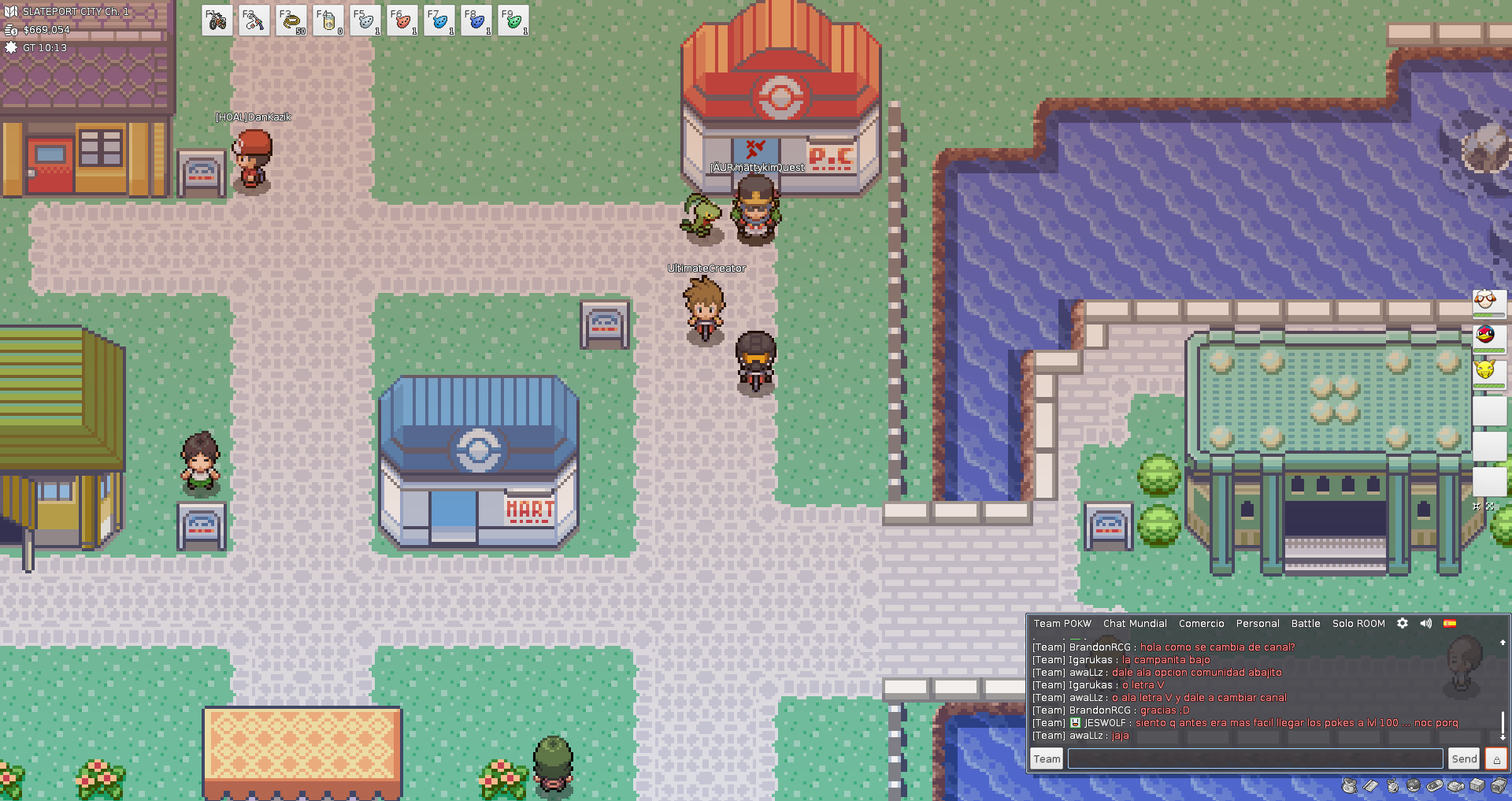Switch to the Comercio chat tab
The height and width of the screenshot is (801, 1512).
point(1201,623)
